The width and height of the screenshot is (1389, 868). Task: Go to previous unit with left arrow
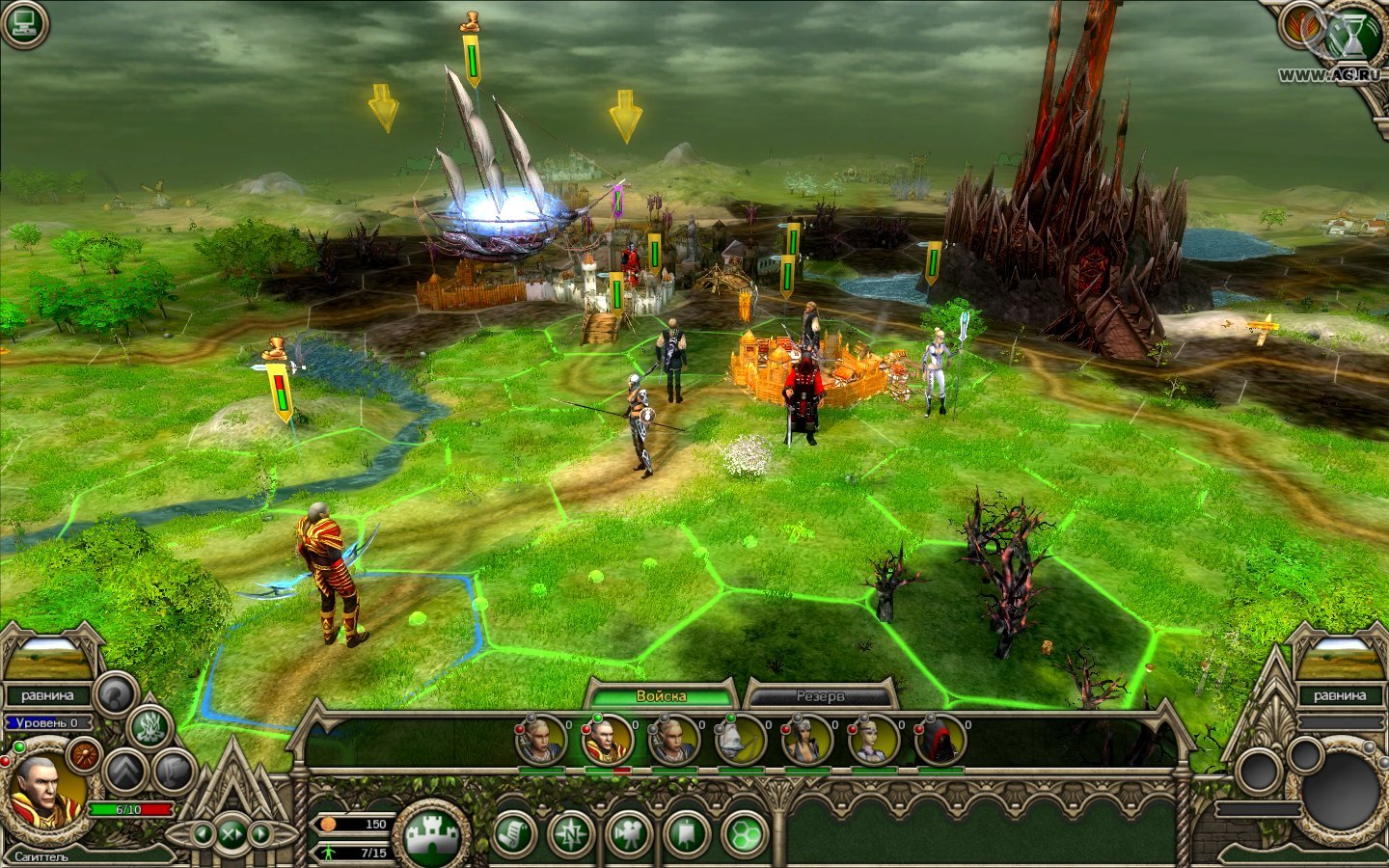click(x=202, y=832)
